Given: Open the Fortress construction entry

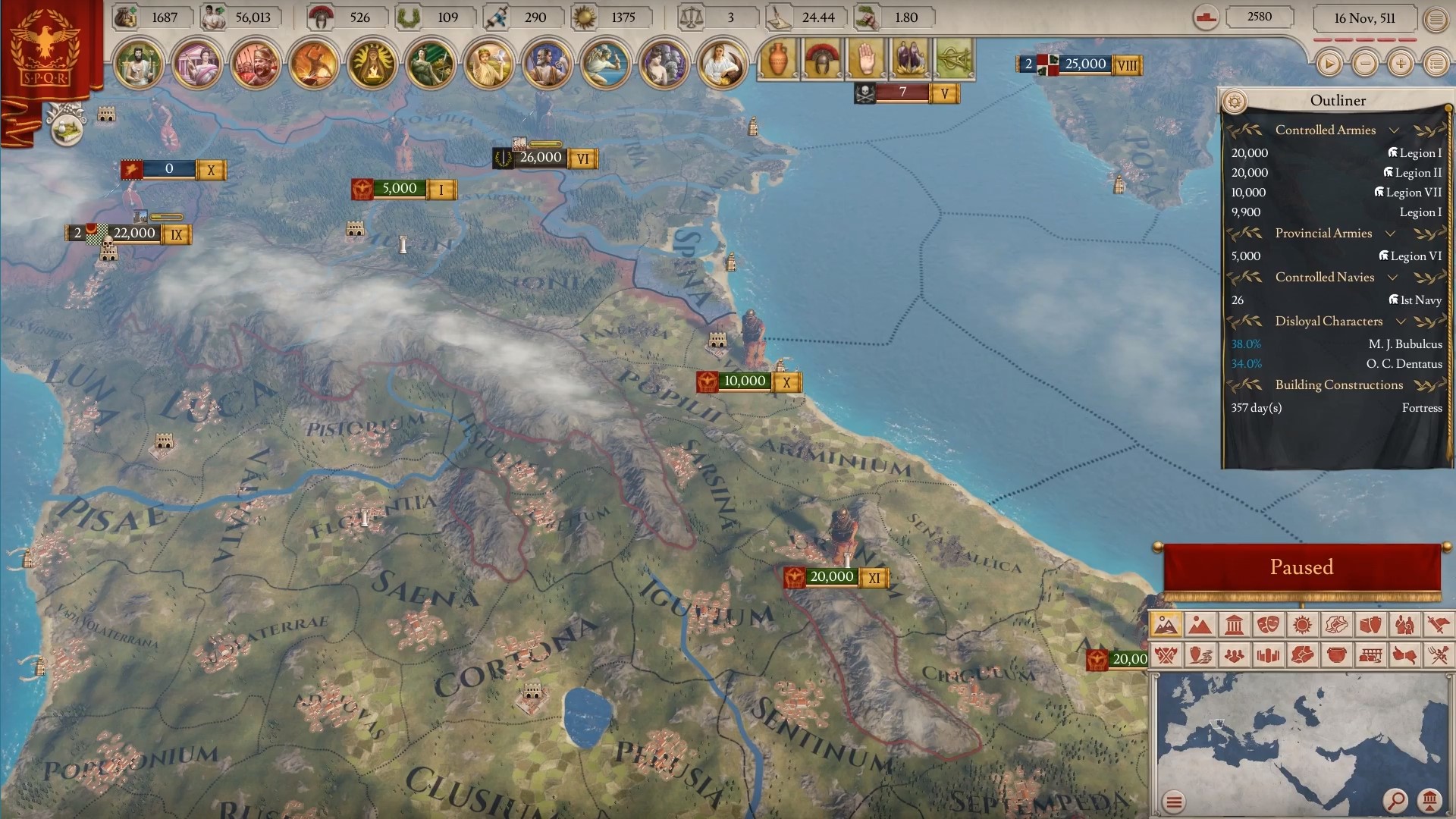Looking at the screenshot, I should coord(1421,408).
